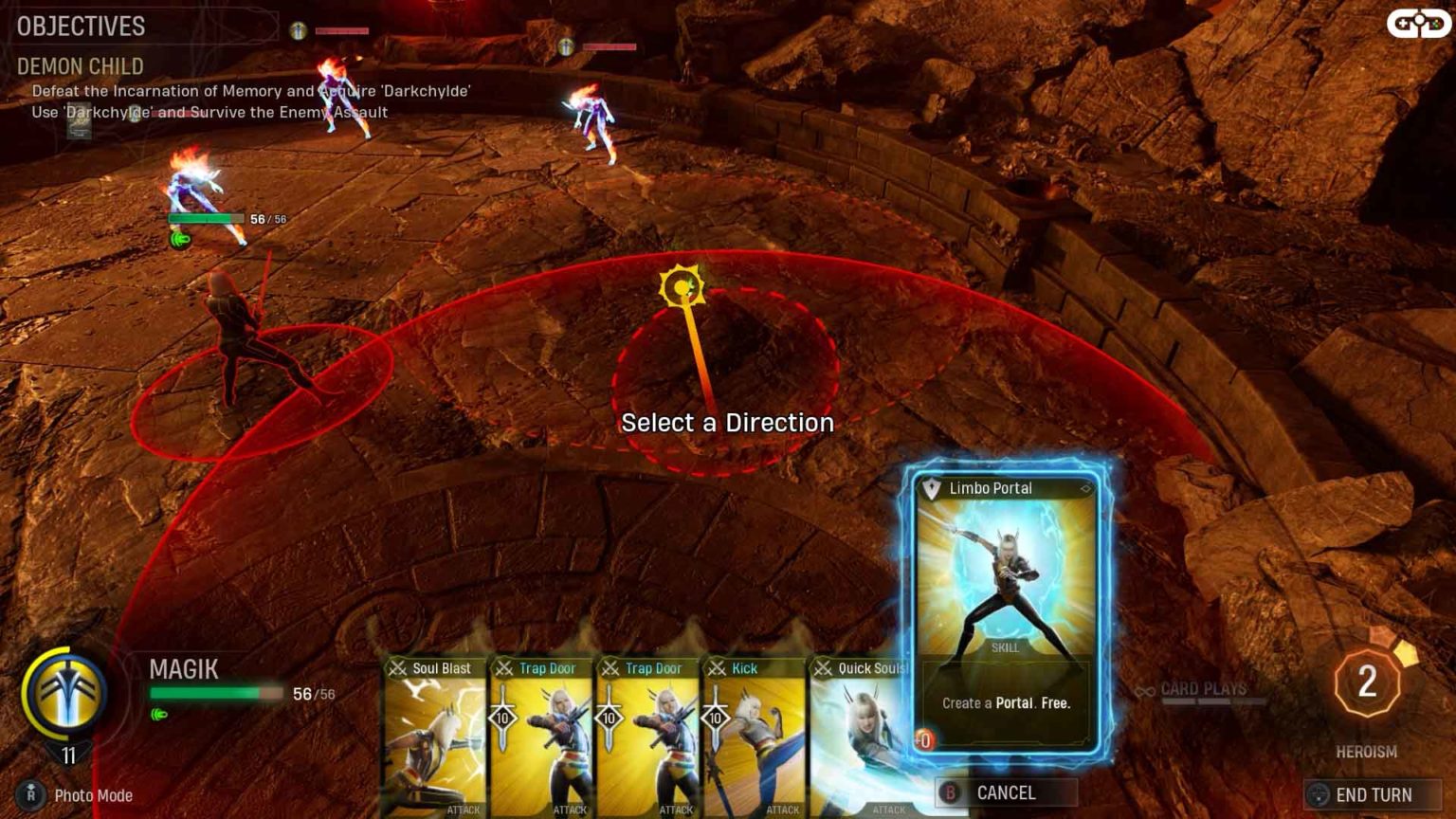Expand the Demon Child objective entry
This screenshot has height=819, width=1456.
(80, 67)
